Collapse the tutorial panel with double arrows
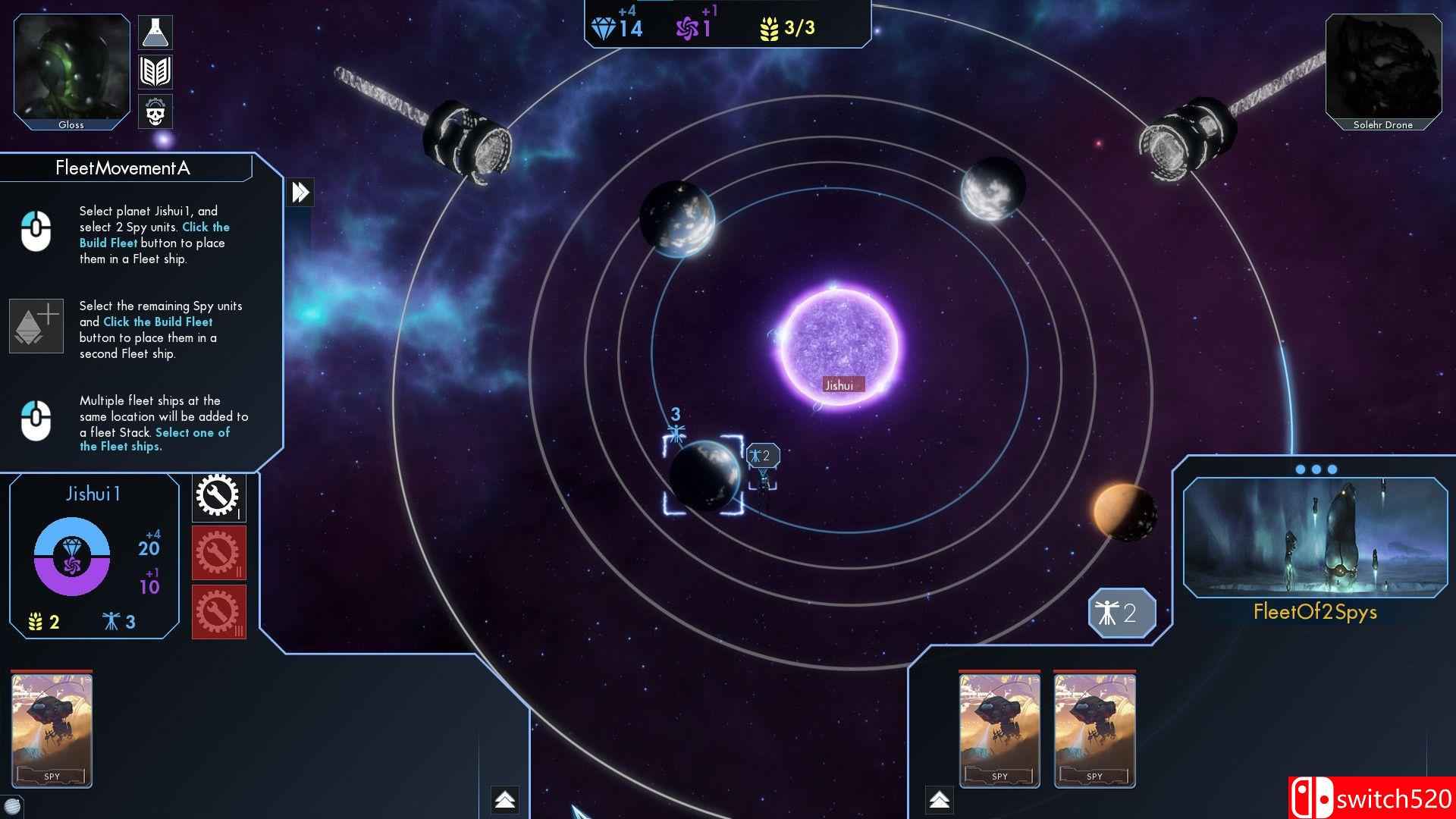1456x819 pixels. [x=300, y=192]
